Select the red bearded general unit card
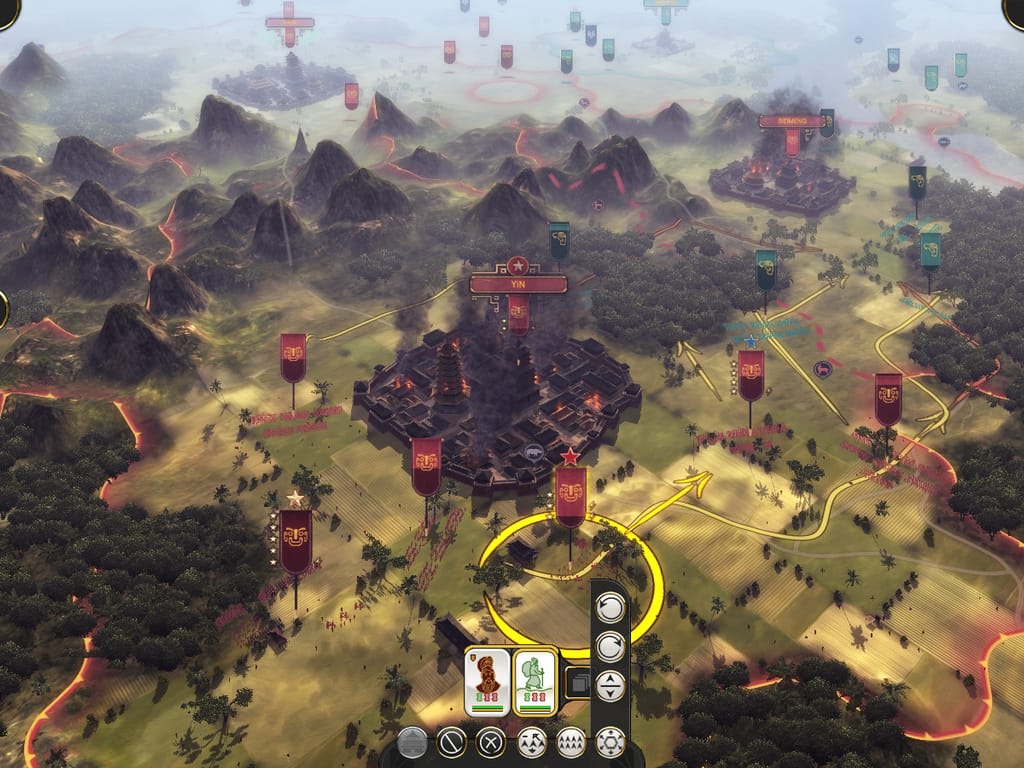Image resolution: width=1024 pixels, height=768 pixels. coord(487,681)
